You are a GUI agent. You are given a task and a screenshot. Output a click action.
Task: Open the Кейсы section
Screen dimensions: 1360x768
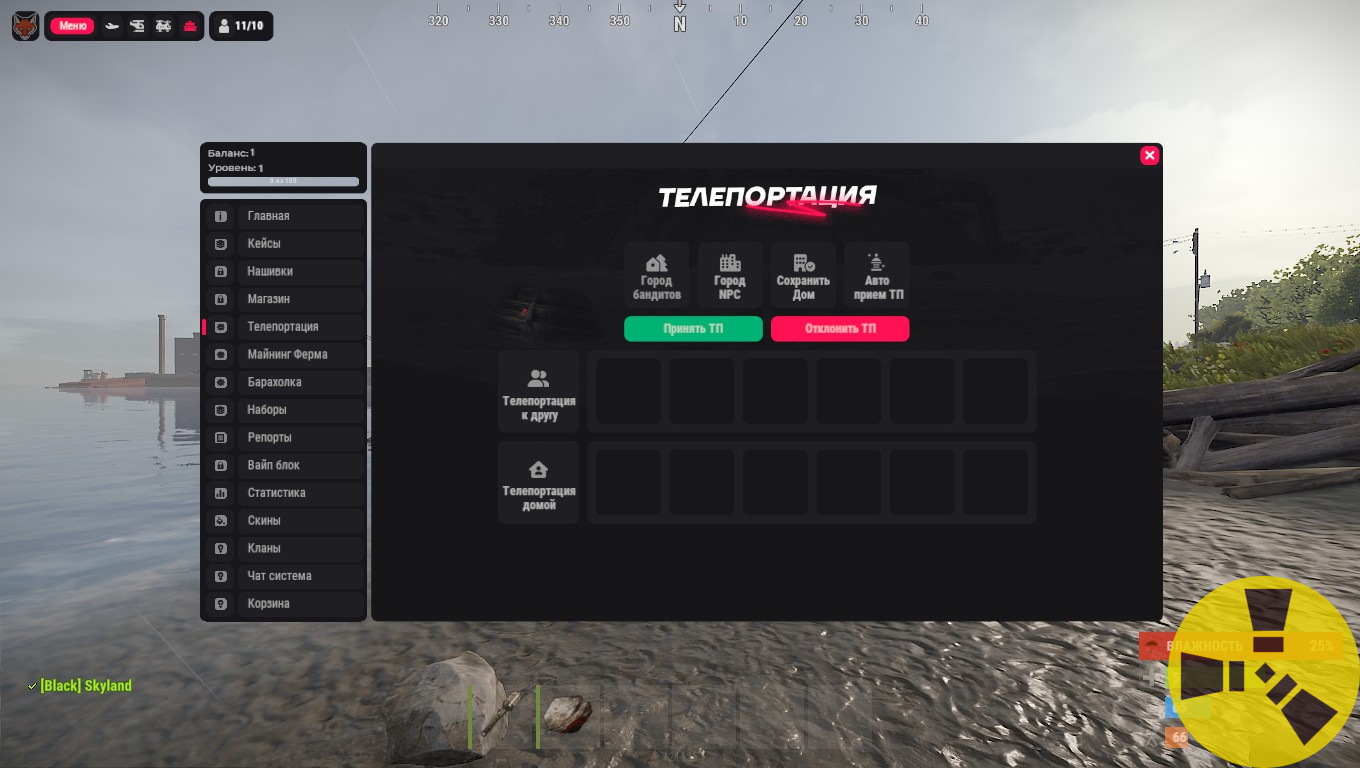[284, 244]
